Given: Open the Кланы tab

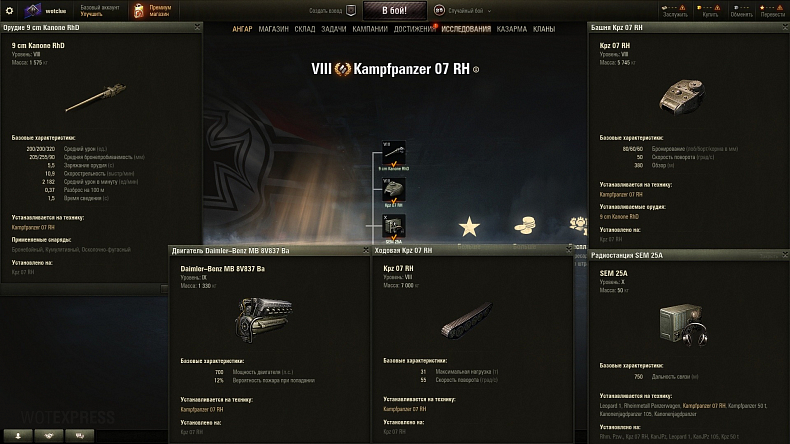Looking at the screenshot, I should click(x=545, y=29).
